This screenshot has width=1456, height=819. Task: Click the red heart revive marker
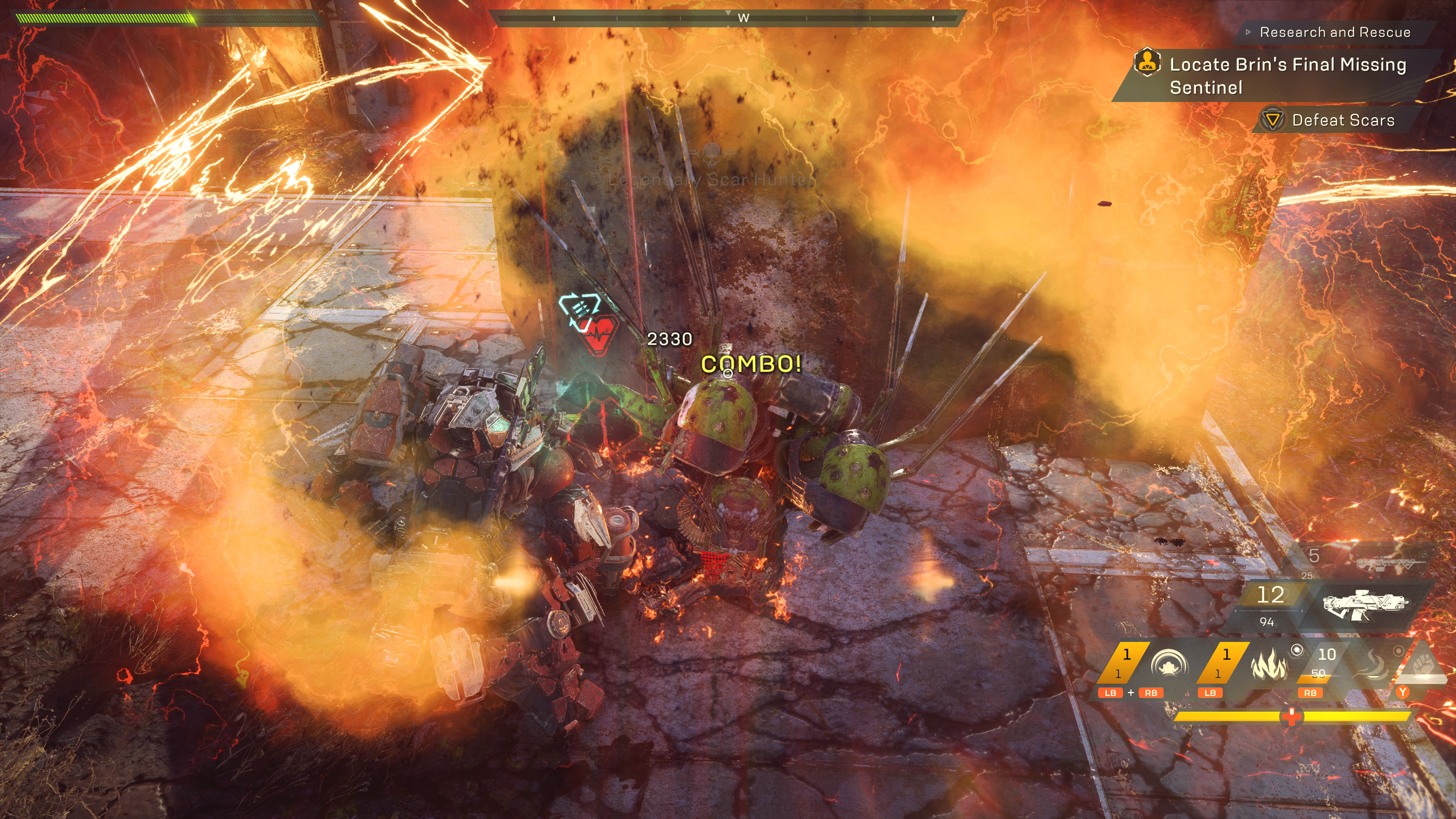(598, 334)
